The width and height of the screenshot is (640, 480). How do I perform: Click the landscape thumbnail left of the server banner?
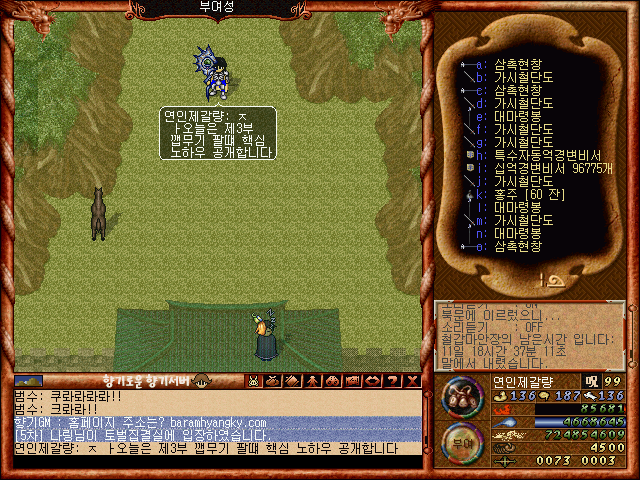click(28, 381)
